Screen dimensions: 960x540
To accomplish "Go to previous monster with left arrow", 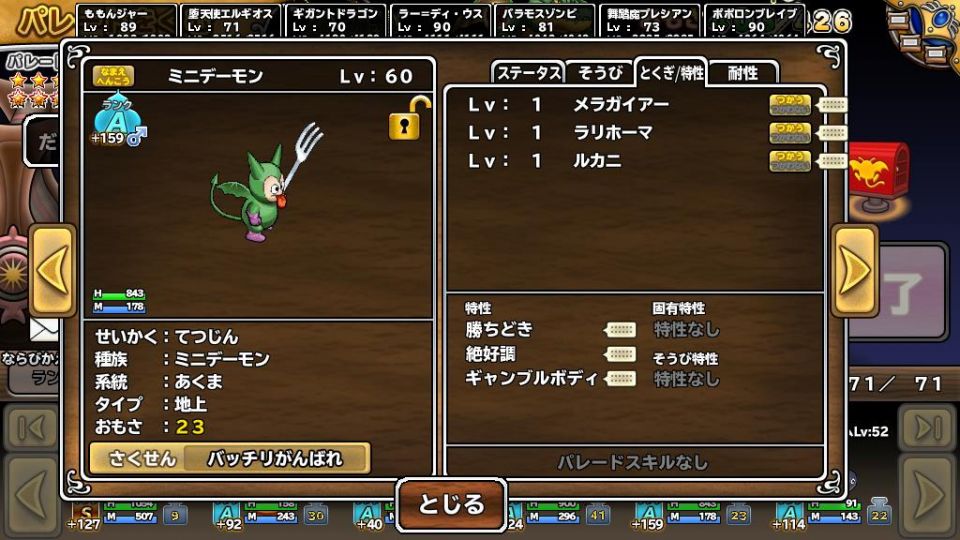I will (x=52, y=270).
